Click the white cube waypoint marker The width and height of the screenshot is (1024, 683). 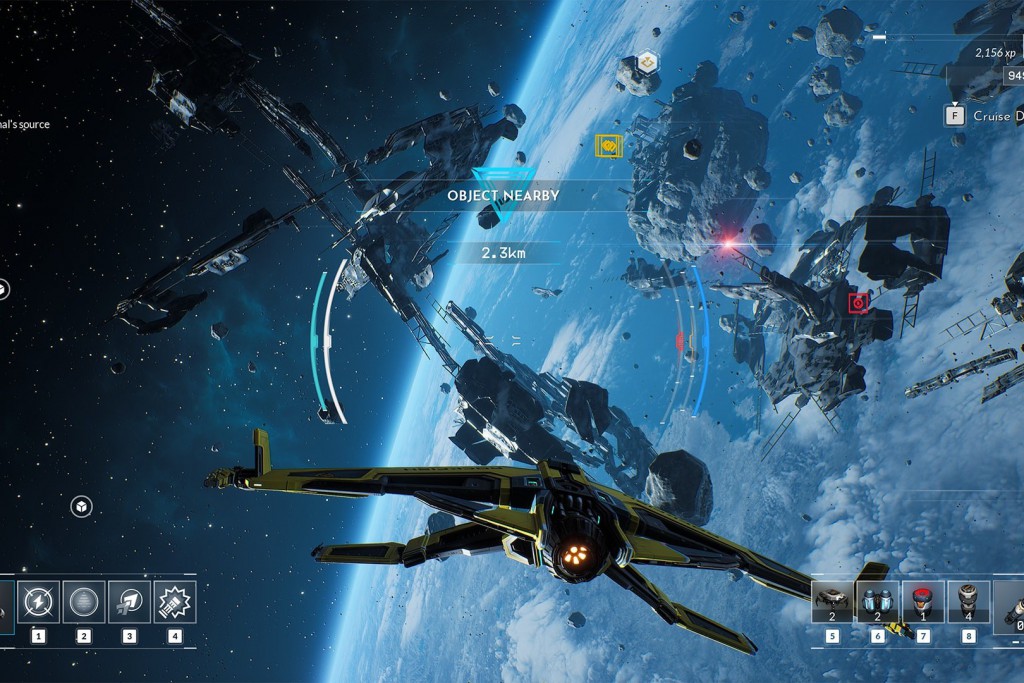(x=80, y=507)
